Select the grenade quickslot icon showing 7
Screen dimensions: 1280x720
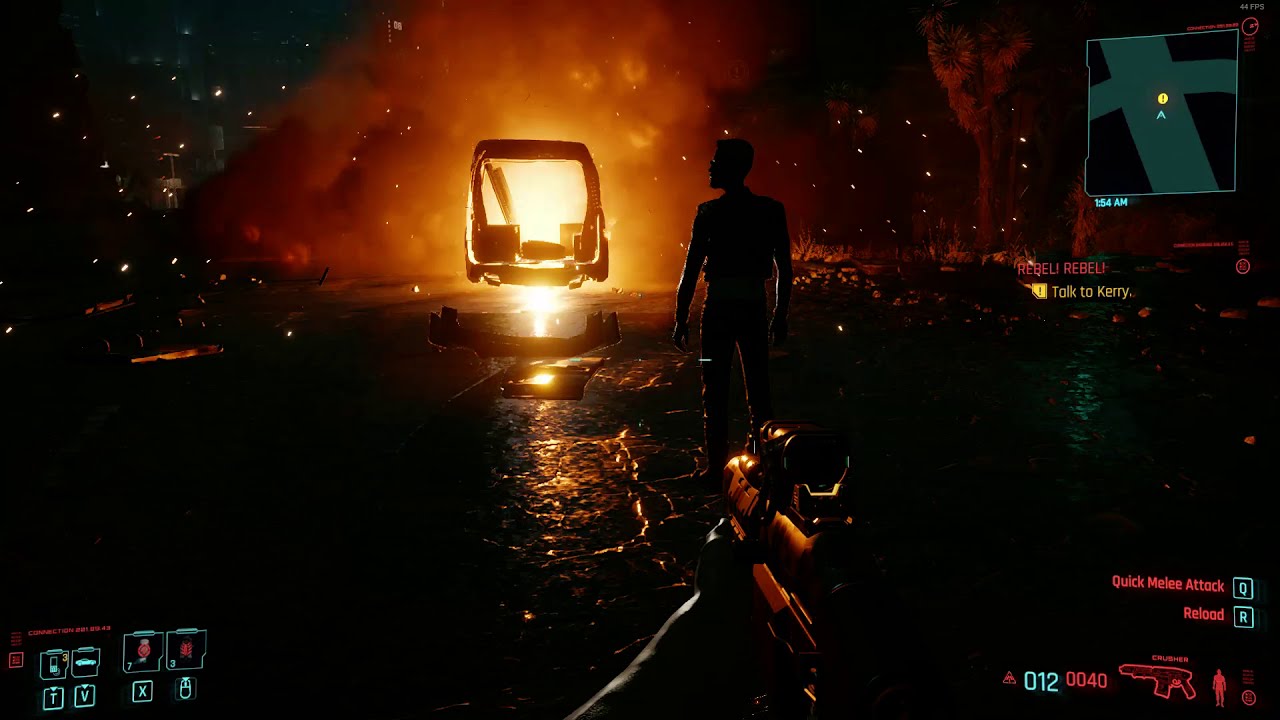(x=142, y=652)
